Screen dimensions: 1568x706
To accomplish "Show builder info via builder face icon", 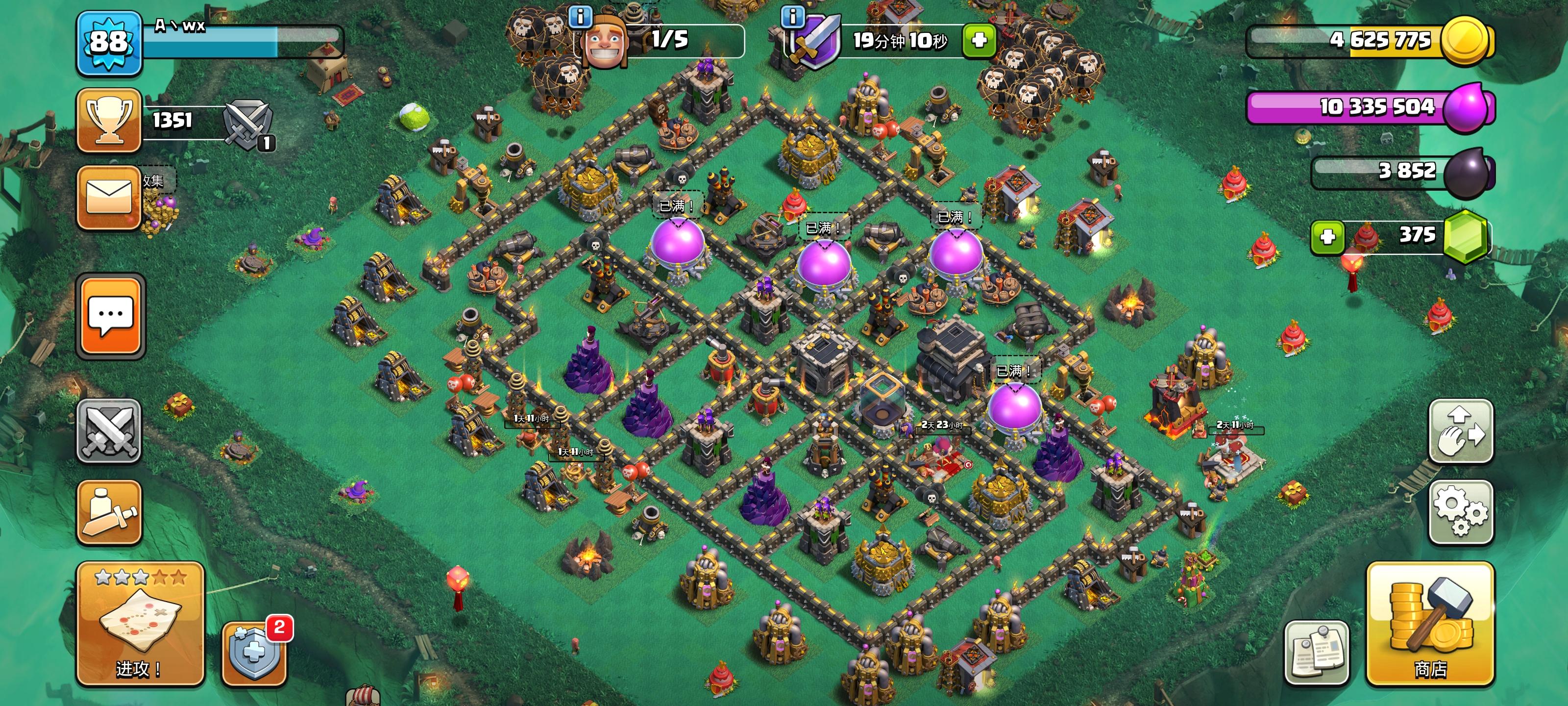I will point(605,41).
